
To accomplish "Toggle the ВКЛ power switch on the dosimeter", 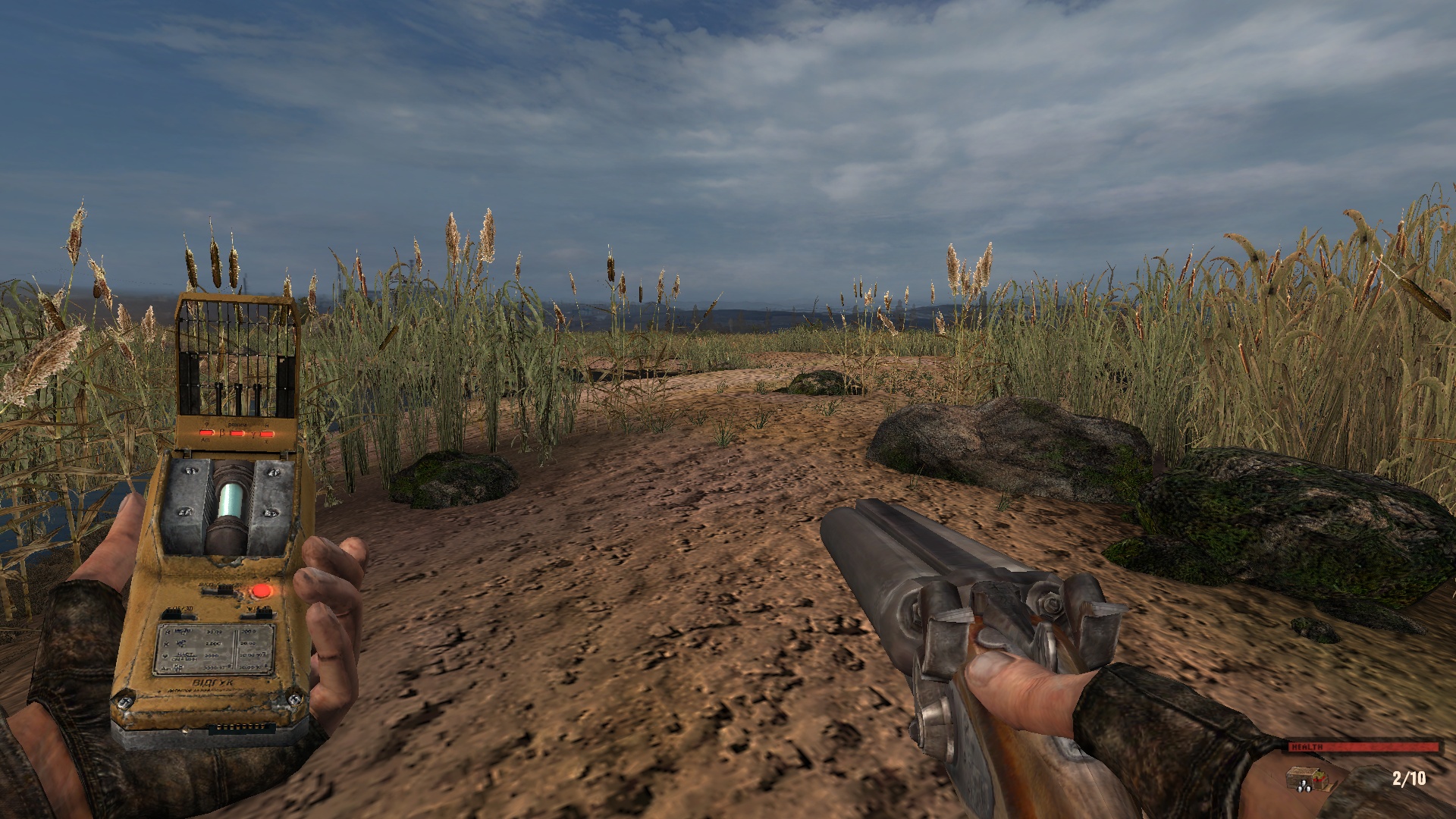I will point(217,590).
